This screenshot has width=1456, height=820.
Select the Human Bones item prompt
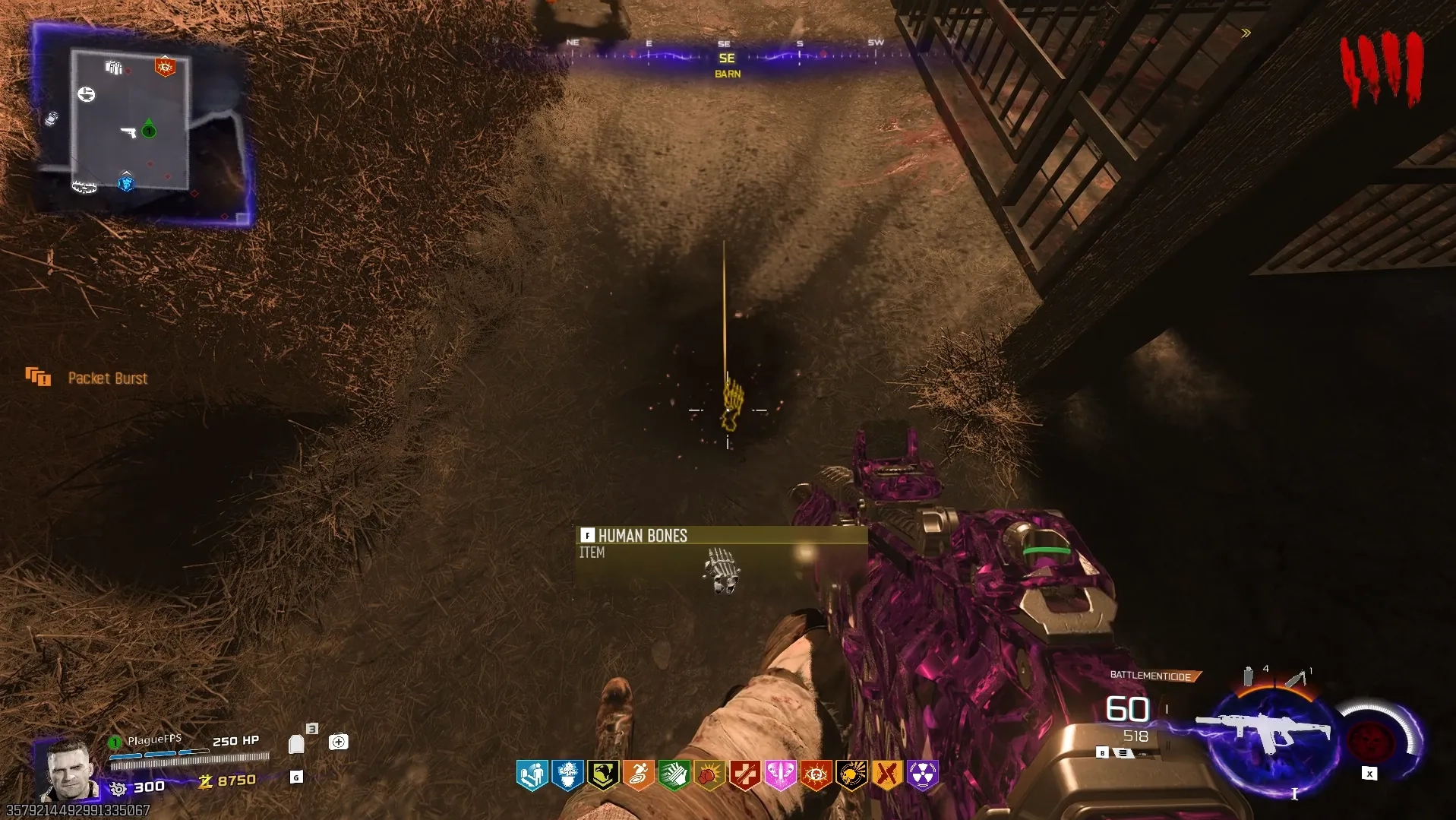720,543
